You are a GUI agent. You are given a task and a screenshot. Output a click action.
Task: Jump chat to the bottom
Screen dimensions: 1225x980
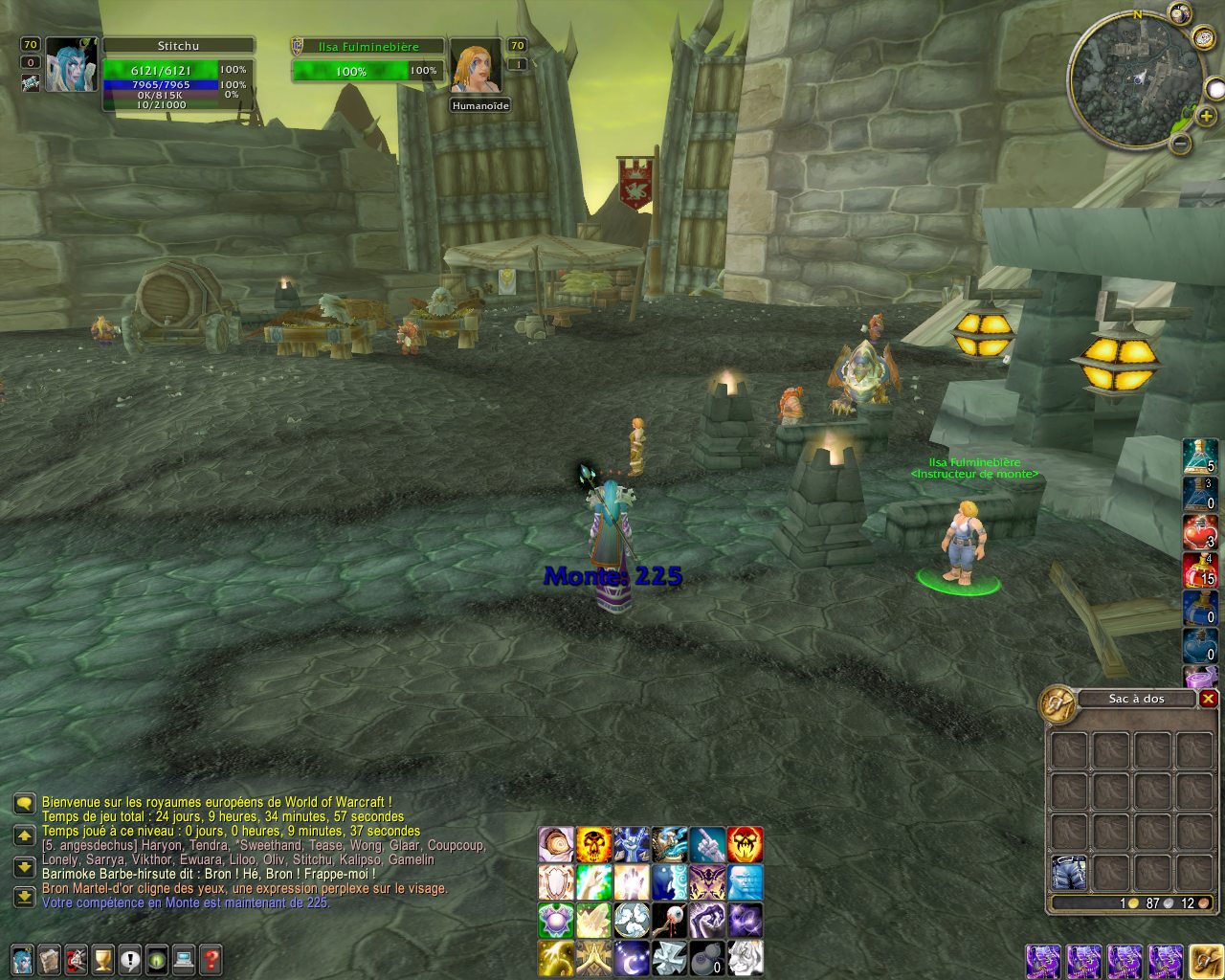(24, 897)
